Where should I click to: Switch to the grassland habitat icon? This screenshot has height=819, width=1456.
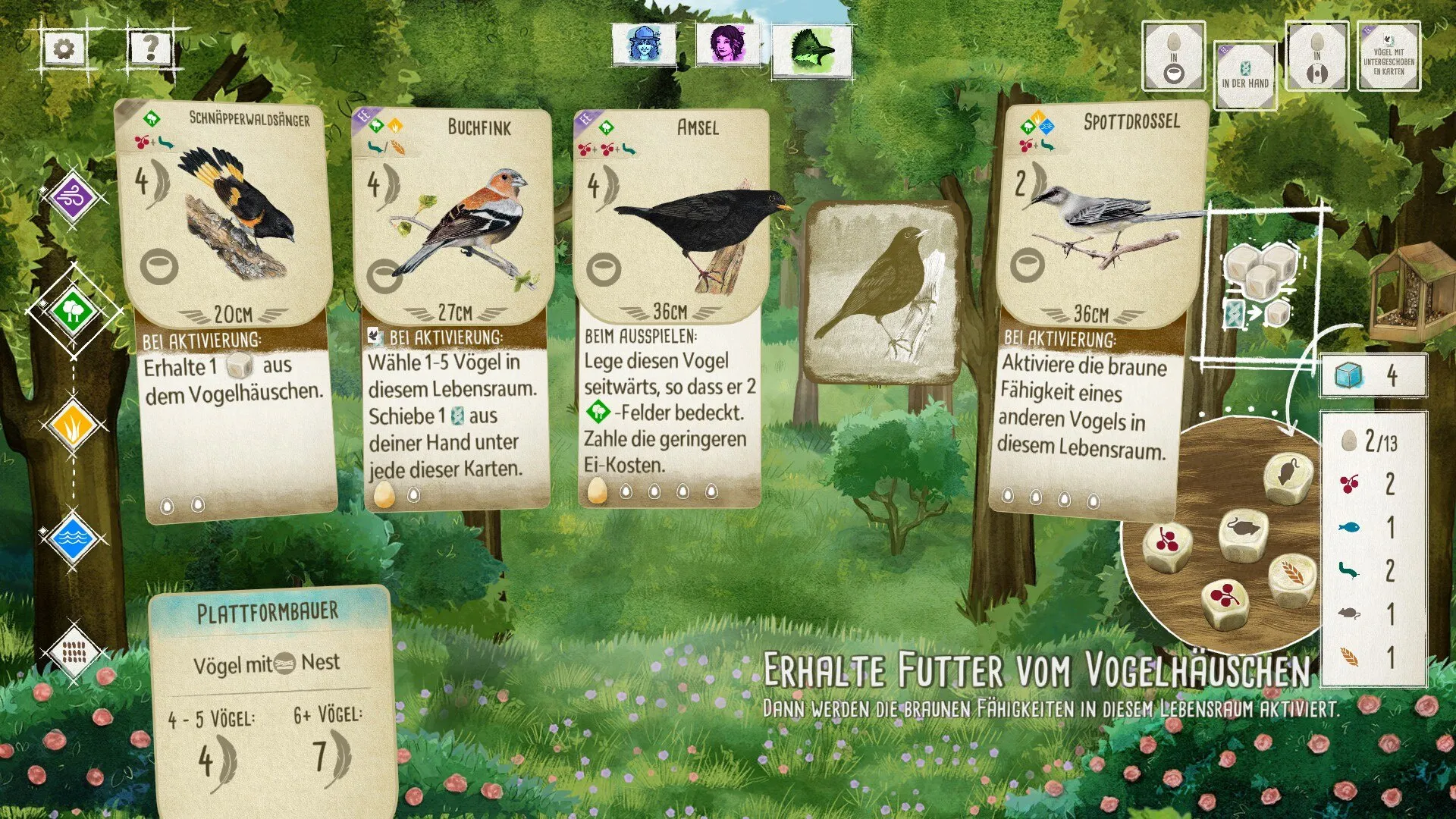coord(73,426)
